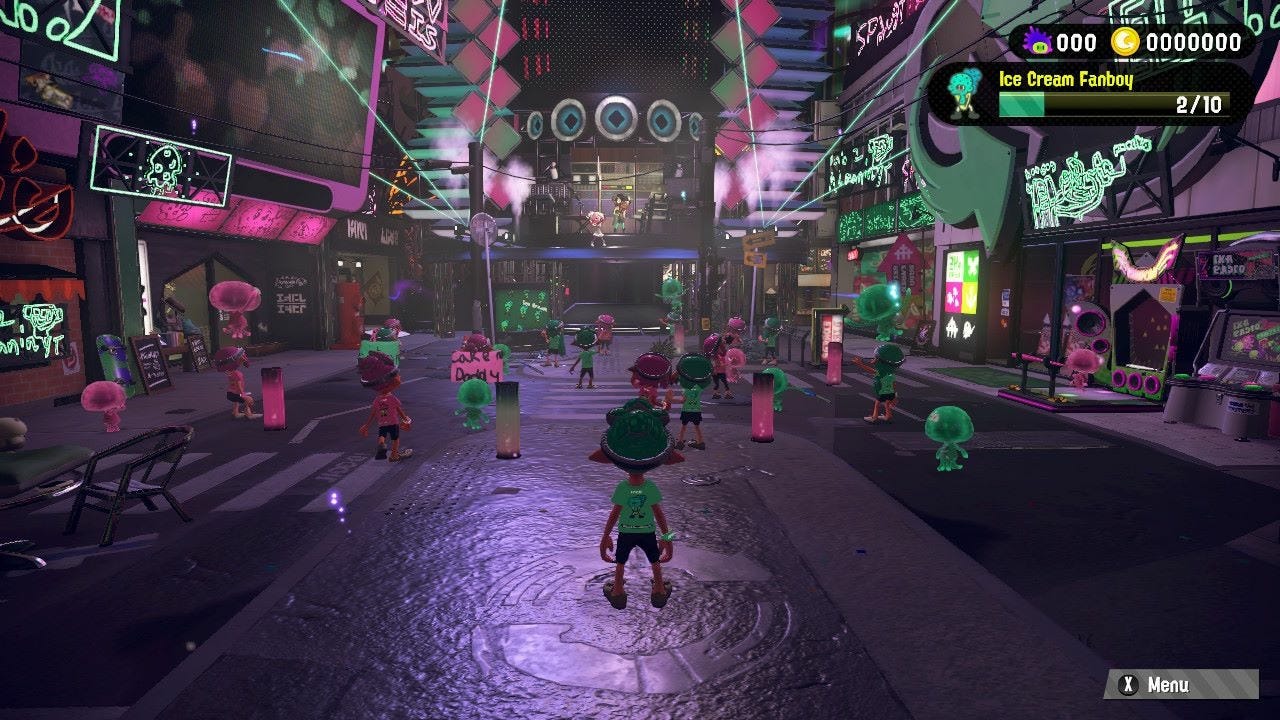Click the purple super sea snail icon
The image size is (1280, 720).
click(1036, 42)
